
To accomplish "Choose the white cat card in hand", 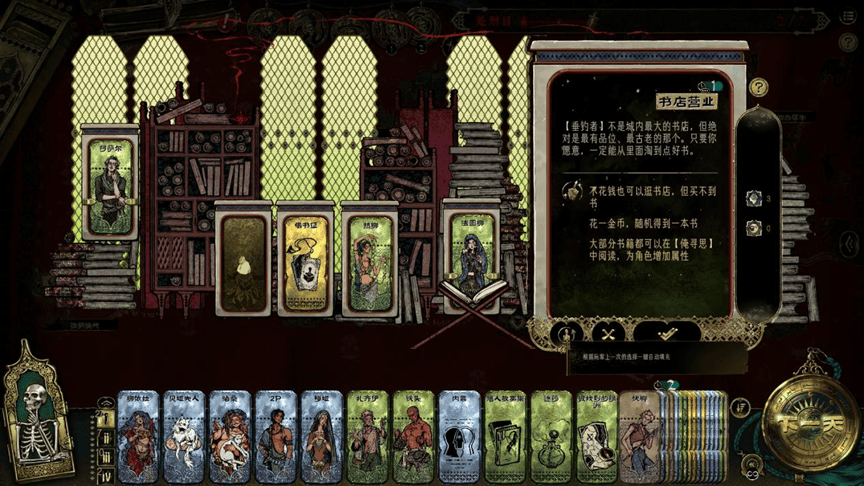I will 184,437.
